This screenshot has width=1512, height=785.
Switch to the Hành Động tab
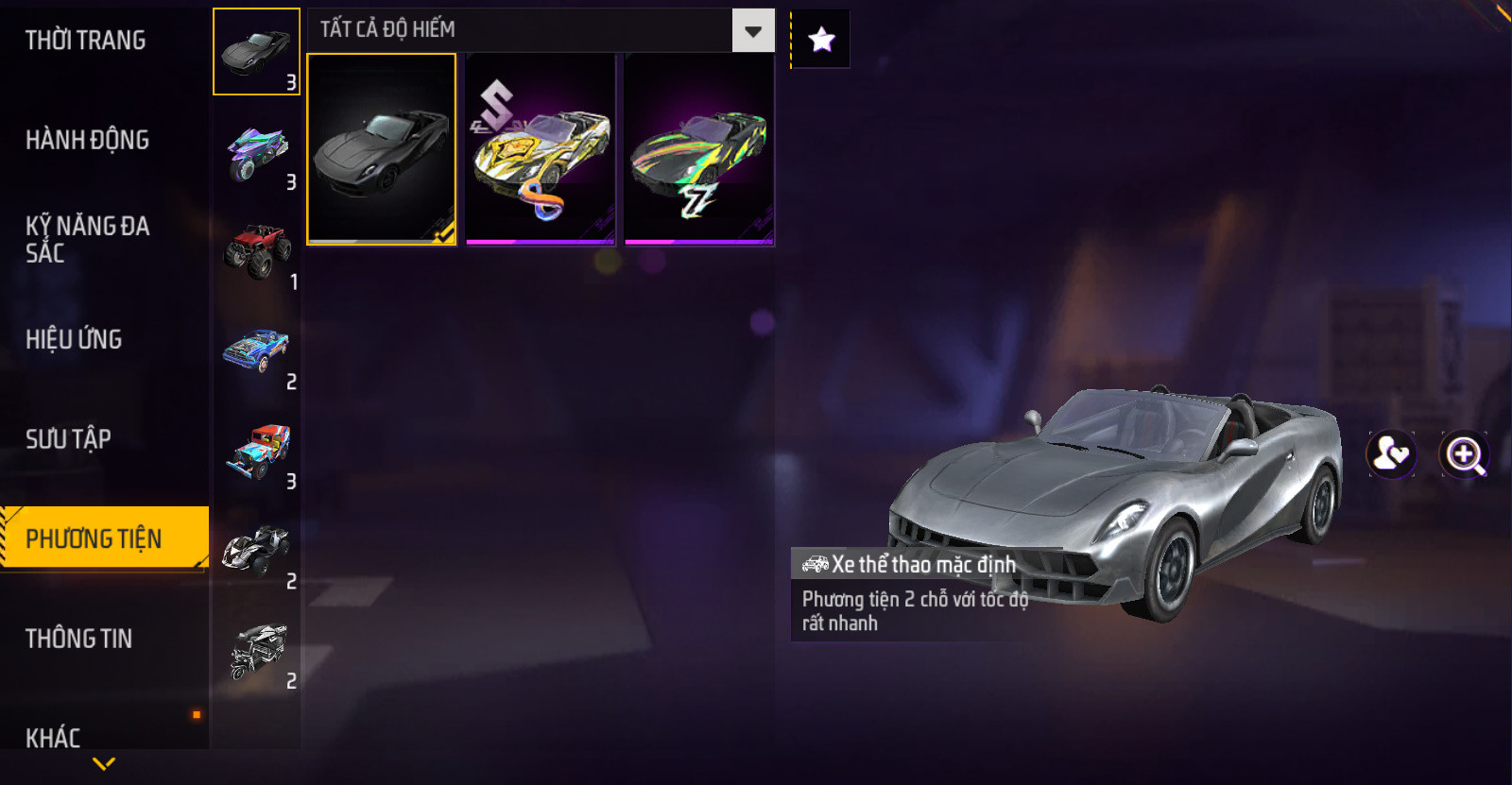pyautogui.click(x=88, y=140)
